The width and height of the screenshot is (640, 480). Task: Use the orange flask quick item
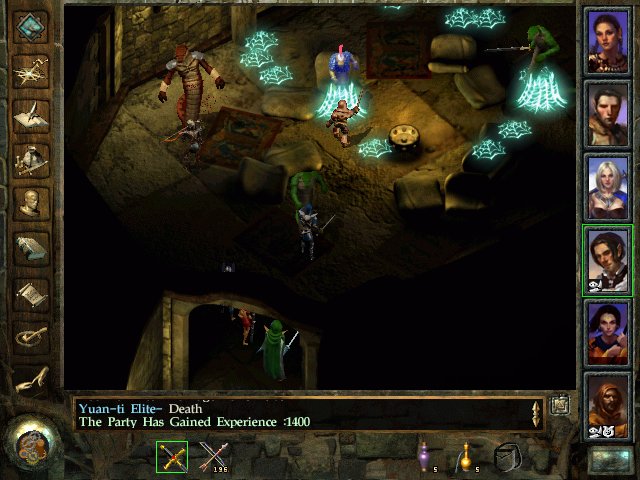[x=465, y=457]
